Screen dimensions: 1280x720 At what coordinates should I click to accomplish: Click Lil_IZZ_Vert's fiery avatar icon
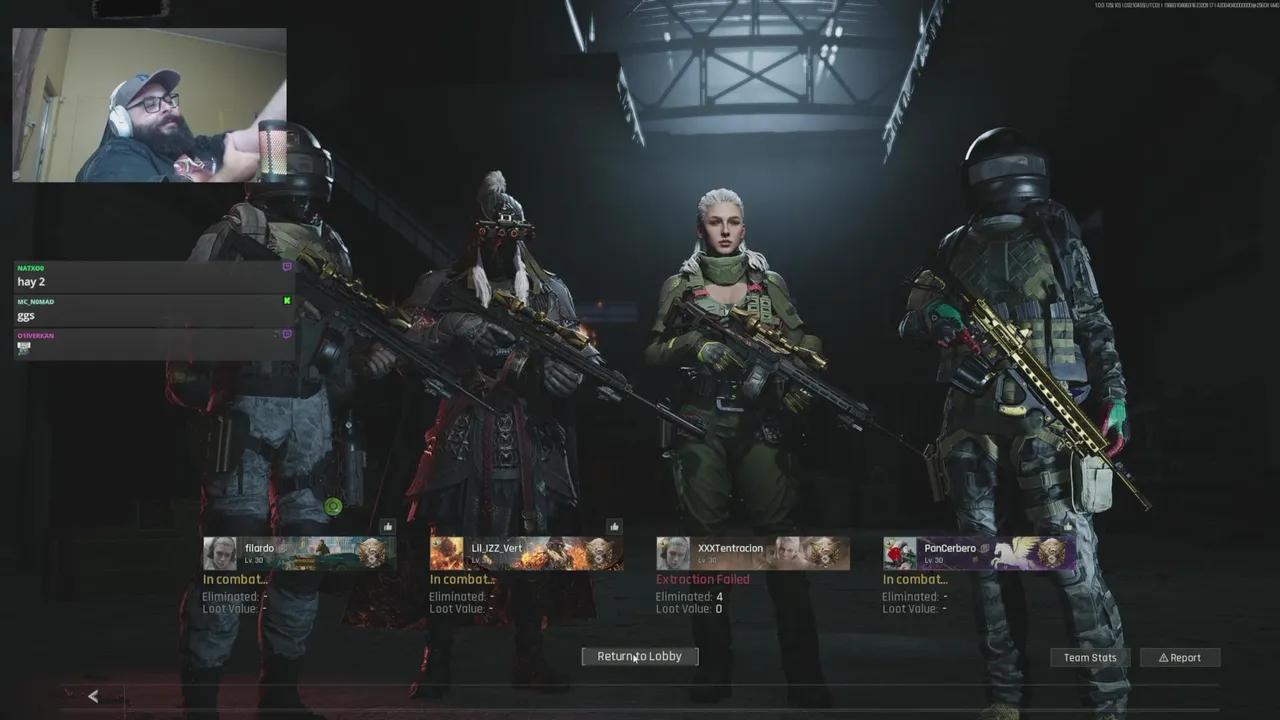tap(446, 550)
